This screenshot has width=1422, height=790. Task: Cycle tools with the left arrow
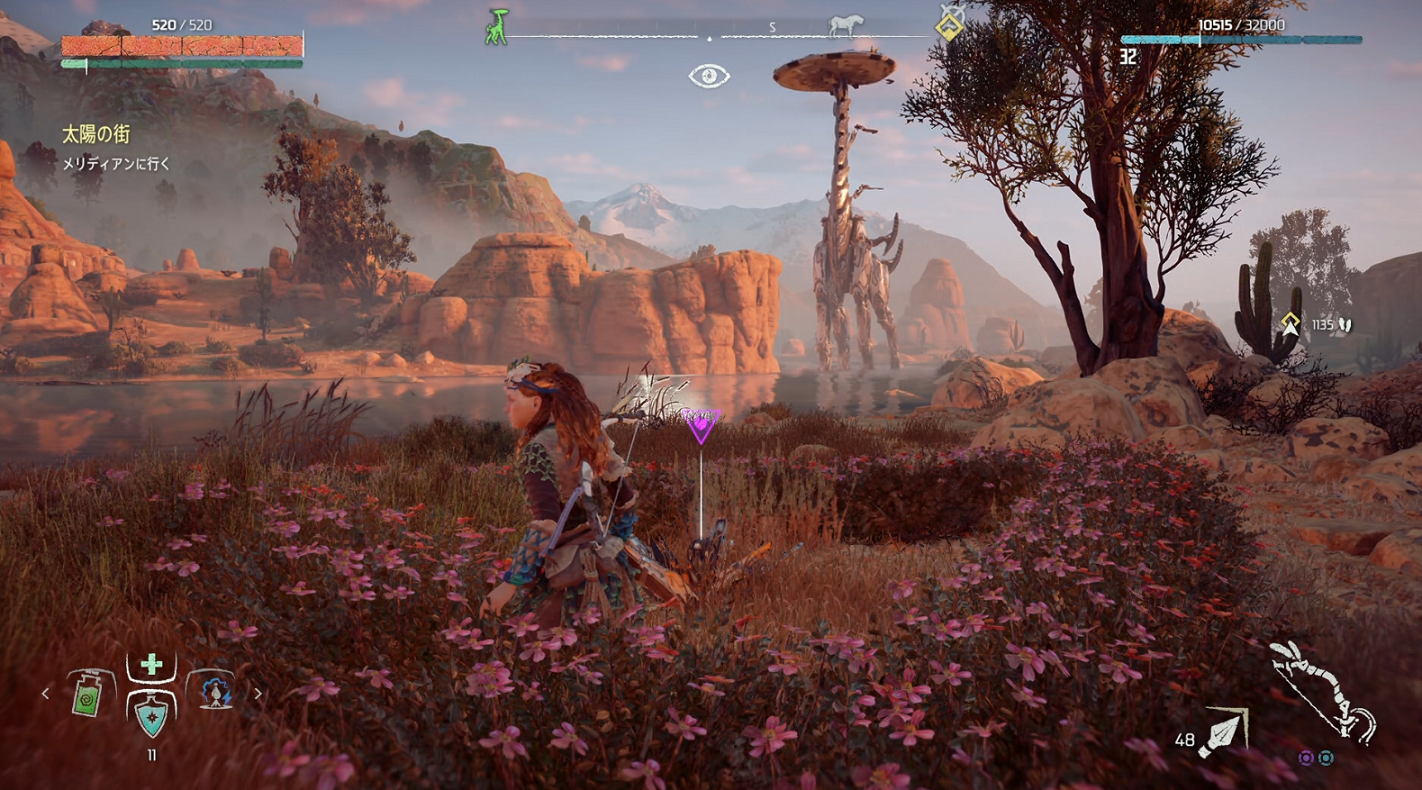[x=45, y=692]
